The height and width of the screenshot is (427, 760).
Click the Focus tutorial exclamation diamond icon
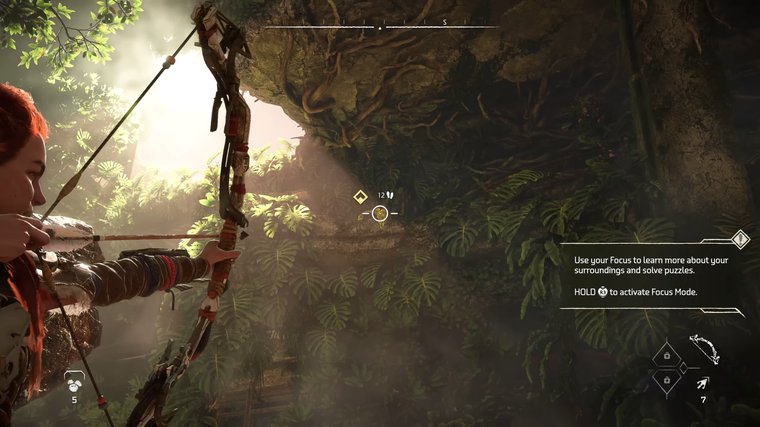740,238
